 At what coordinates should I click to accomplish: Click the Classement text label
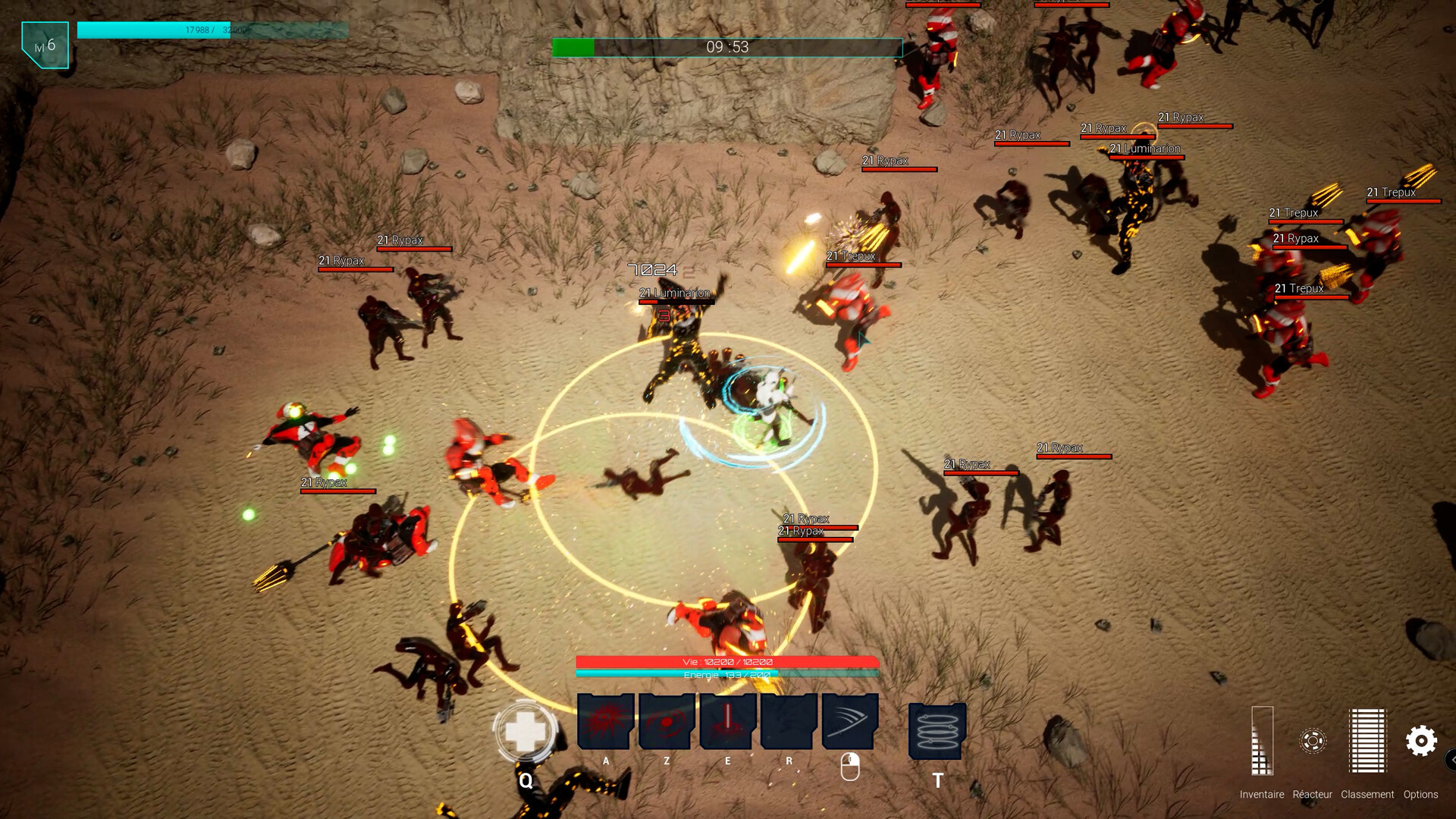(x=1370, y=795)
